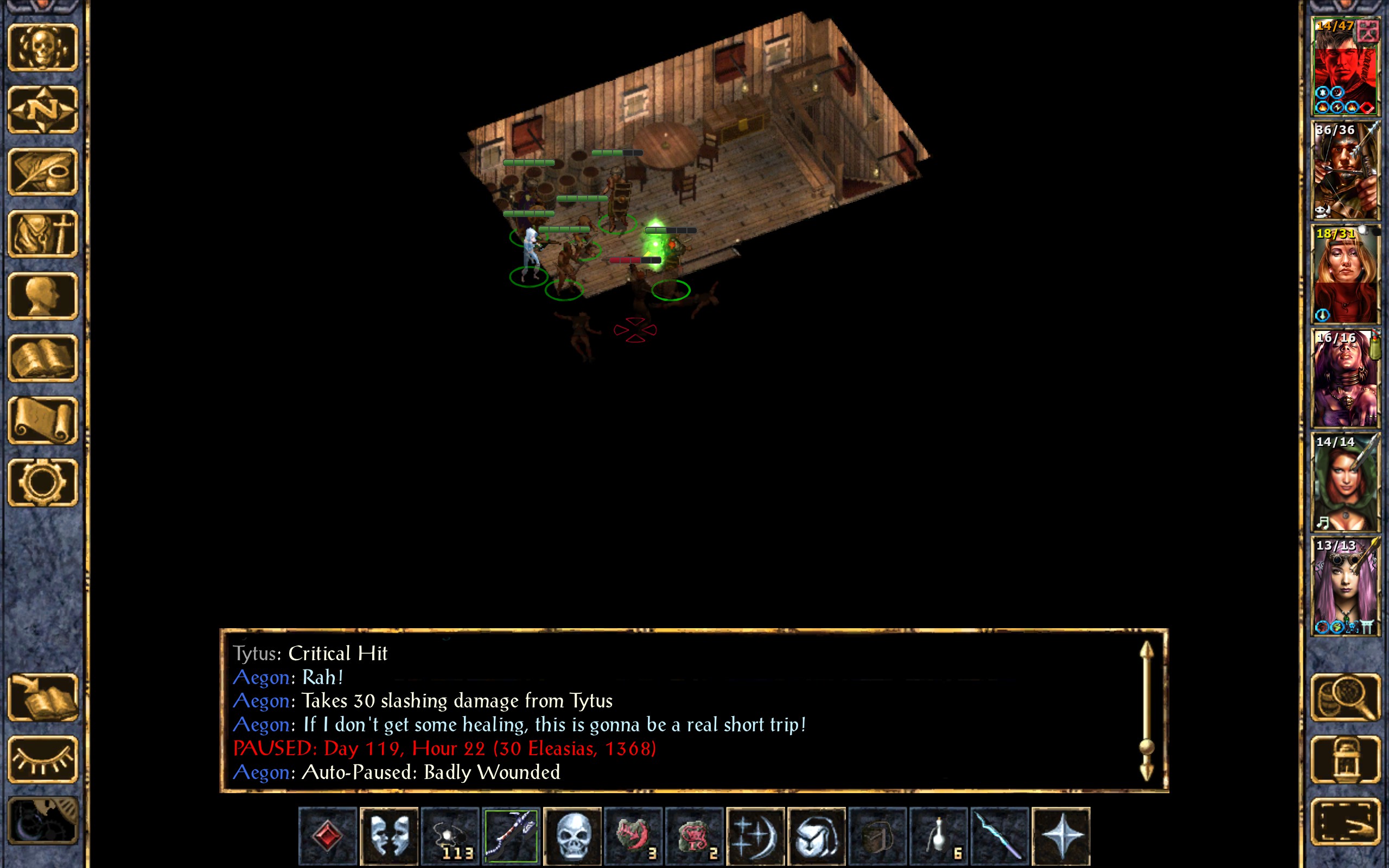Open the options gear button
Viewport: 1389px width, 868px height.
click(43, 482)
